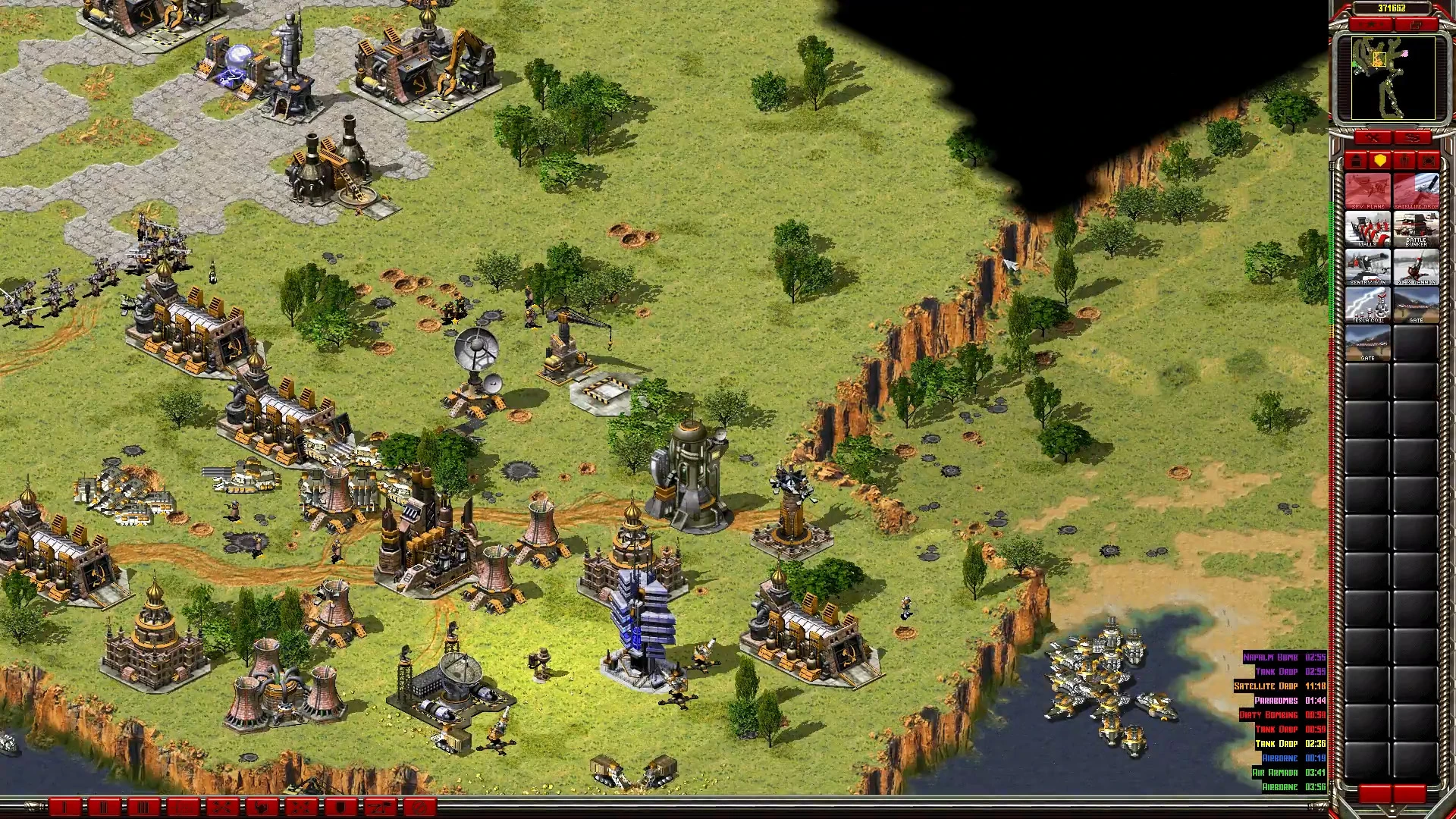This screenshot has height=819, width=1456.
Task: Activate the dollar-sign sell button
Action: [x=1412, y=137]
